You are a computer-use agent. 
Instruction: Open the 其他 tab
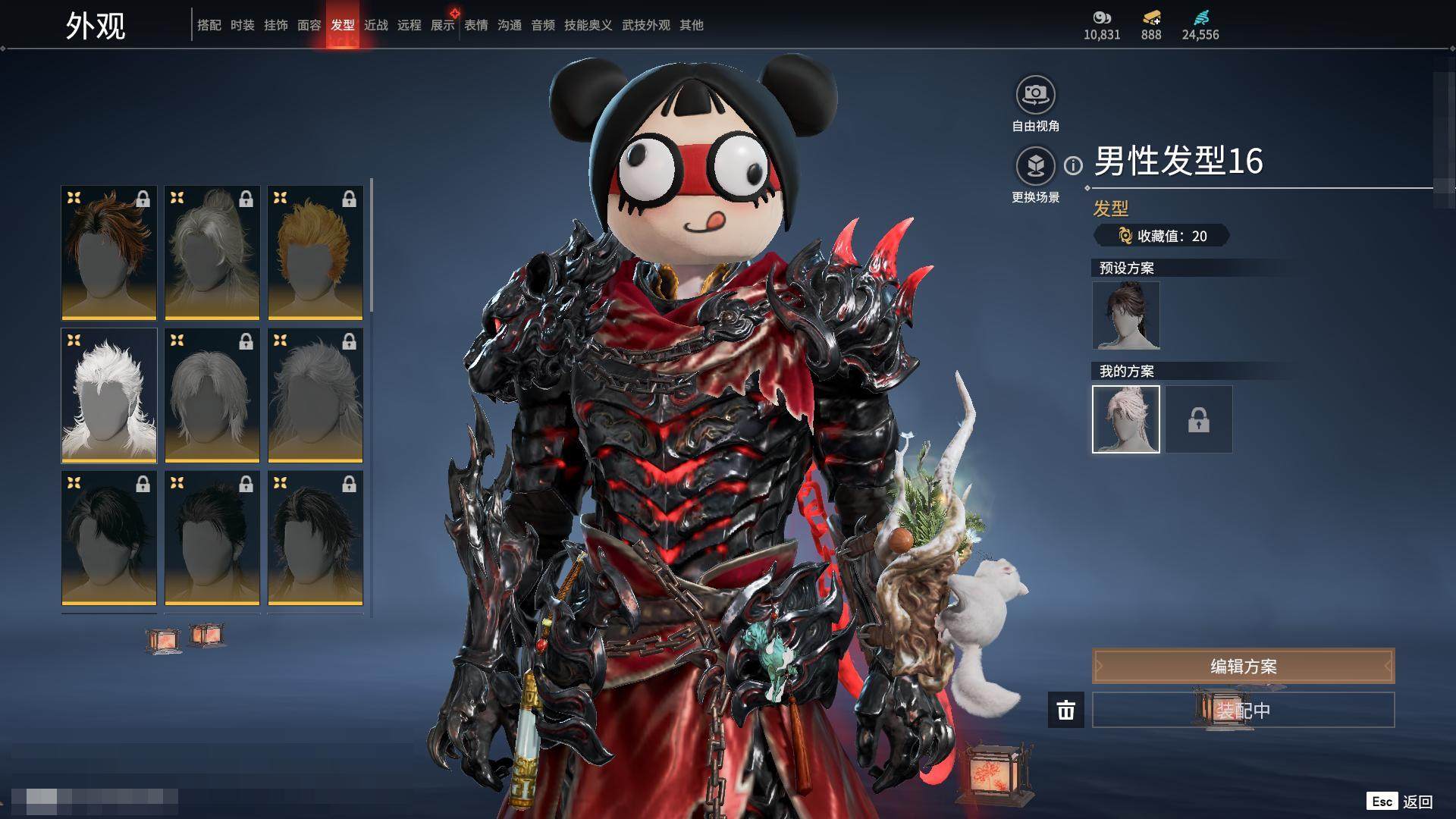[692, 25]
